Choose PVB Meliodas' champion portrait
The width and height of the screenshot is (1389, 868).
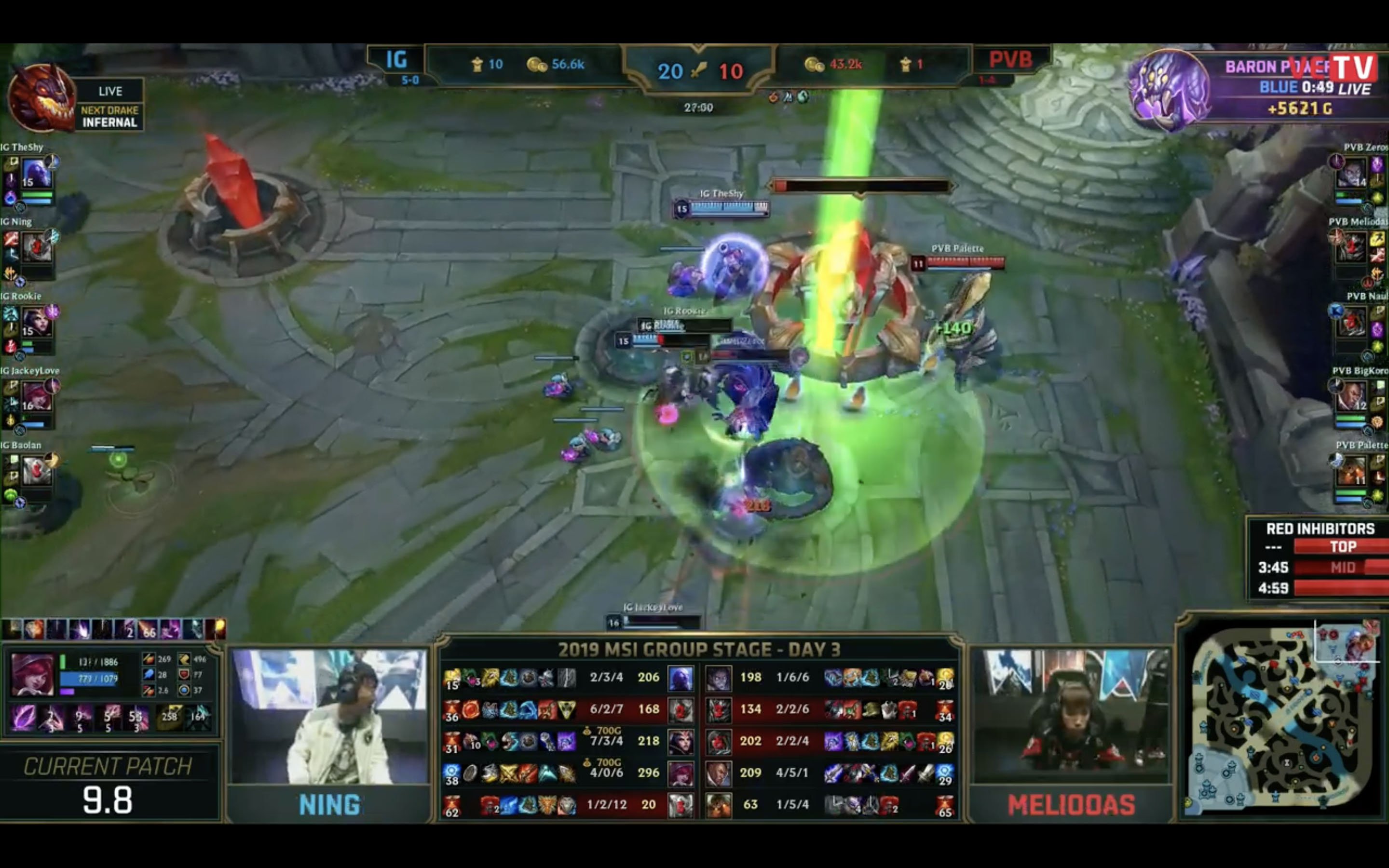[x=1351, y=247]
